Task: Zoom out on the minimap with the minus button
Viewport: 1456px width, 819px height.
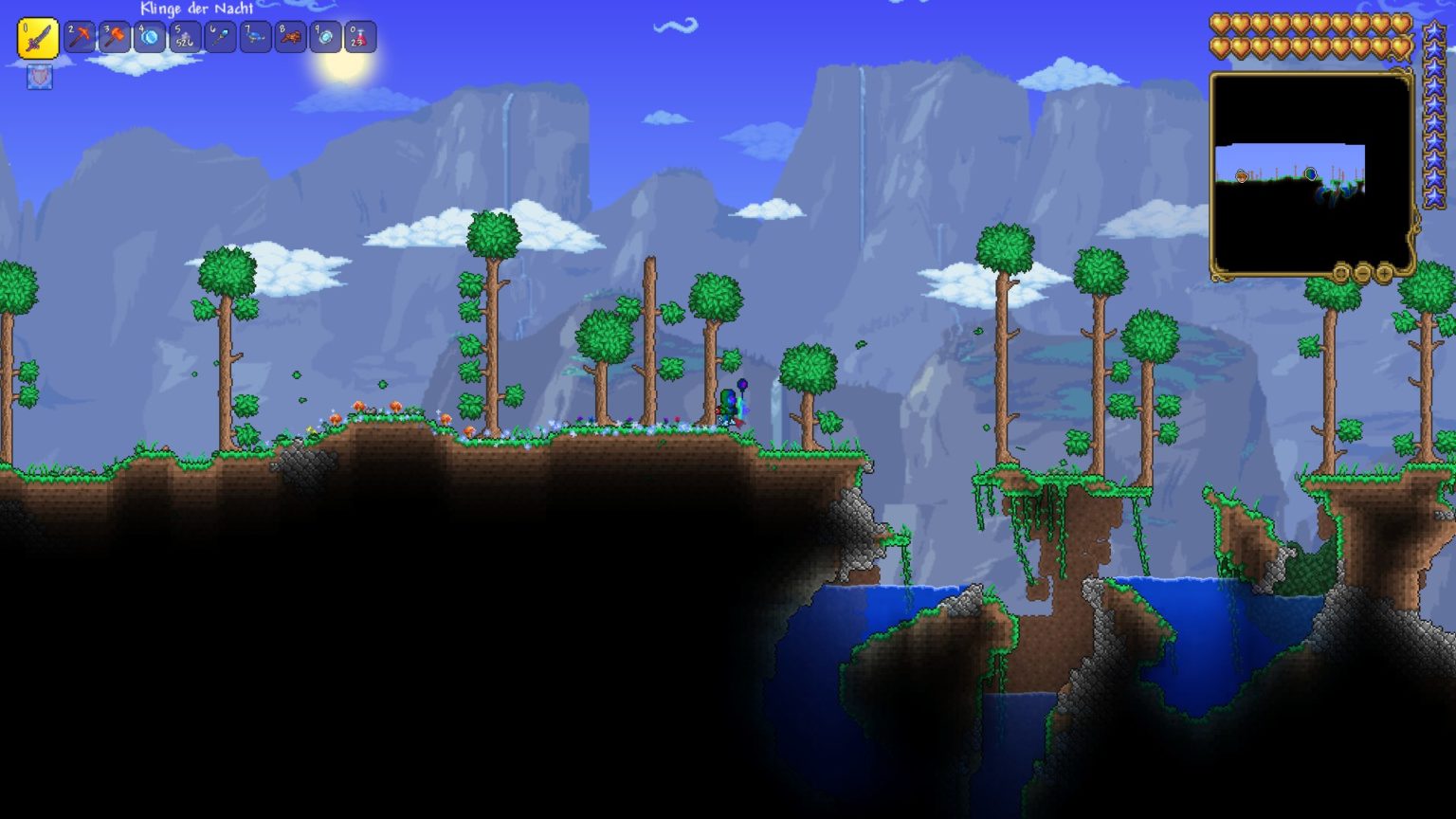Action: point(1363,273)
